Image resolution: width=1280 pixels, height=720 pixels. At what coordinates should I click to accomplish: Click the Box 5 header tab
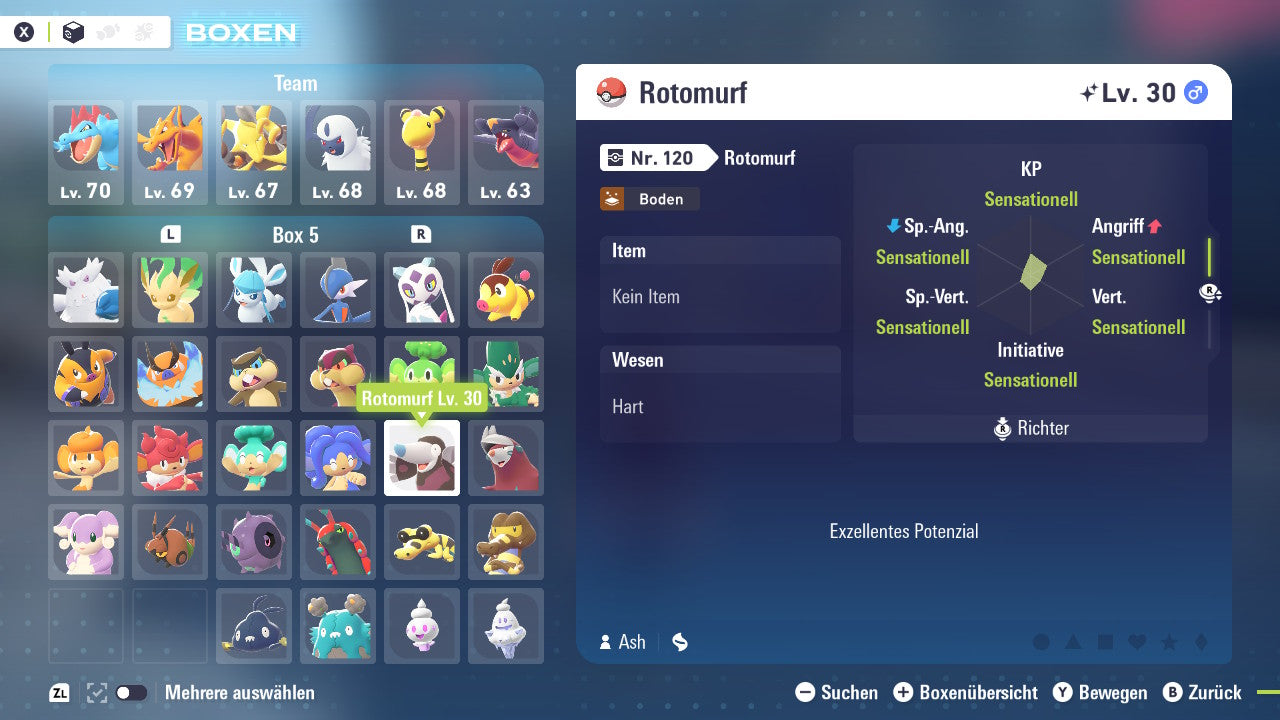(295, 236)
